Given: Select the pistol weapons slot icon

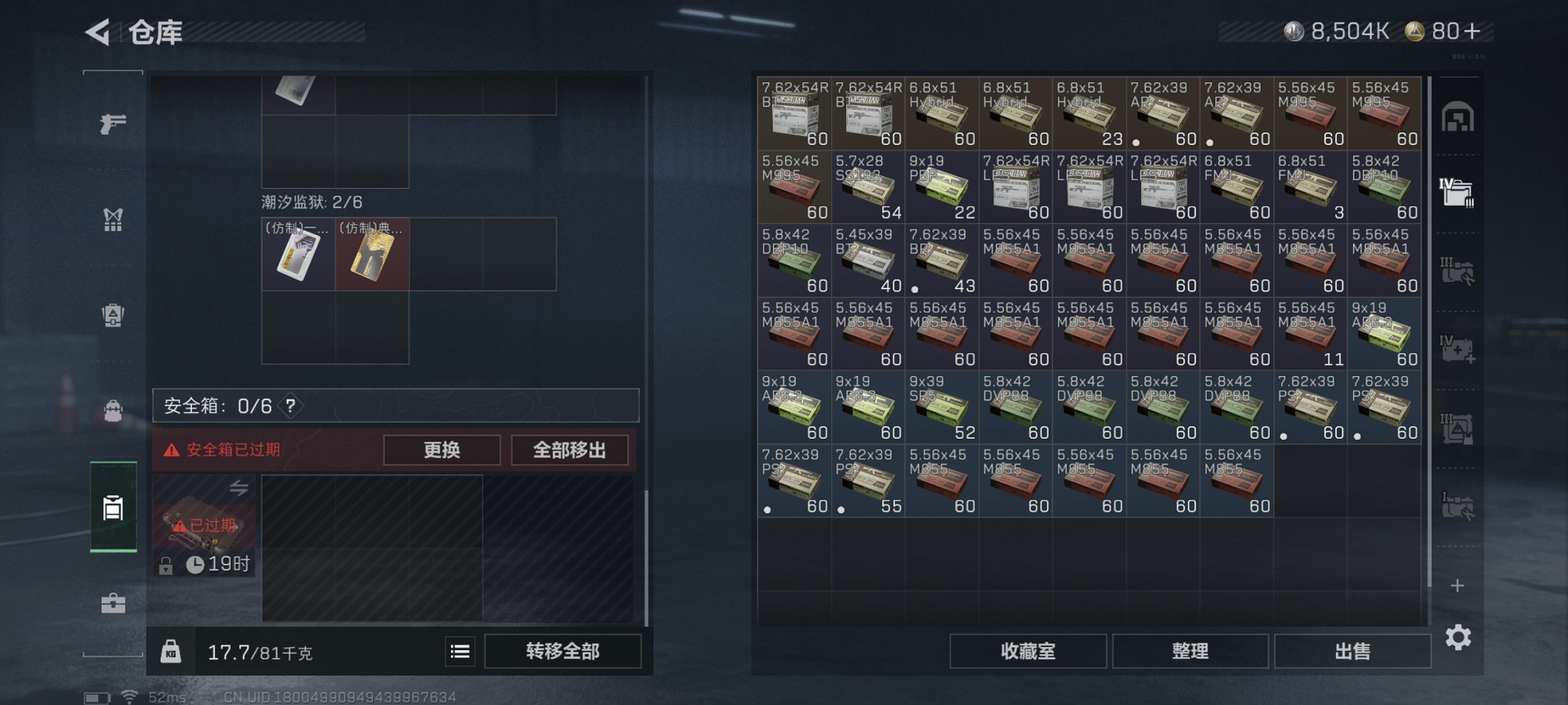Looking at the screenshot, I should pos(113,124).
